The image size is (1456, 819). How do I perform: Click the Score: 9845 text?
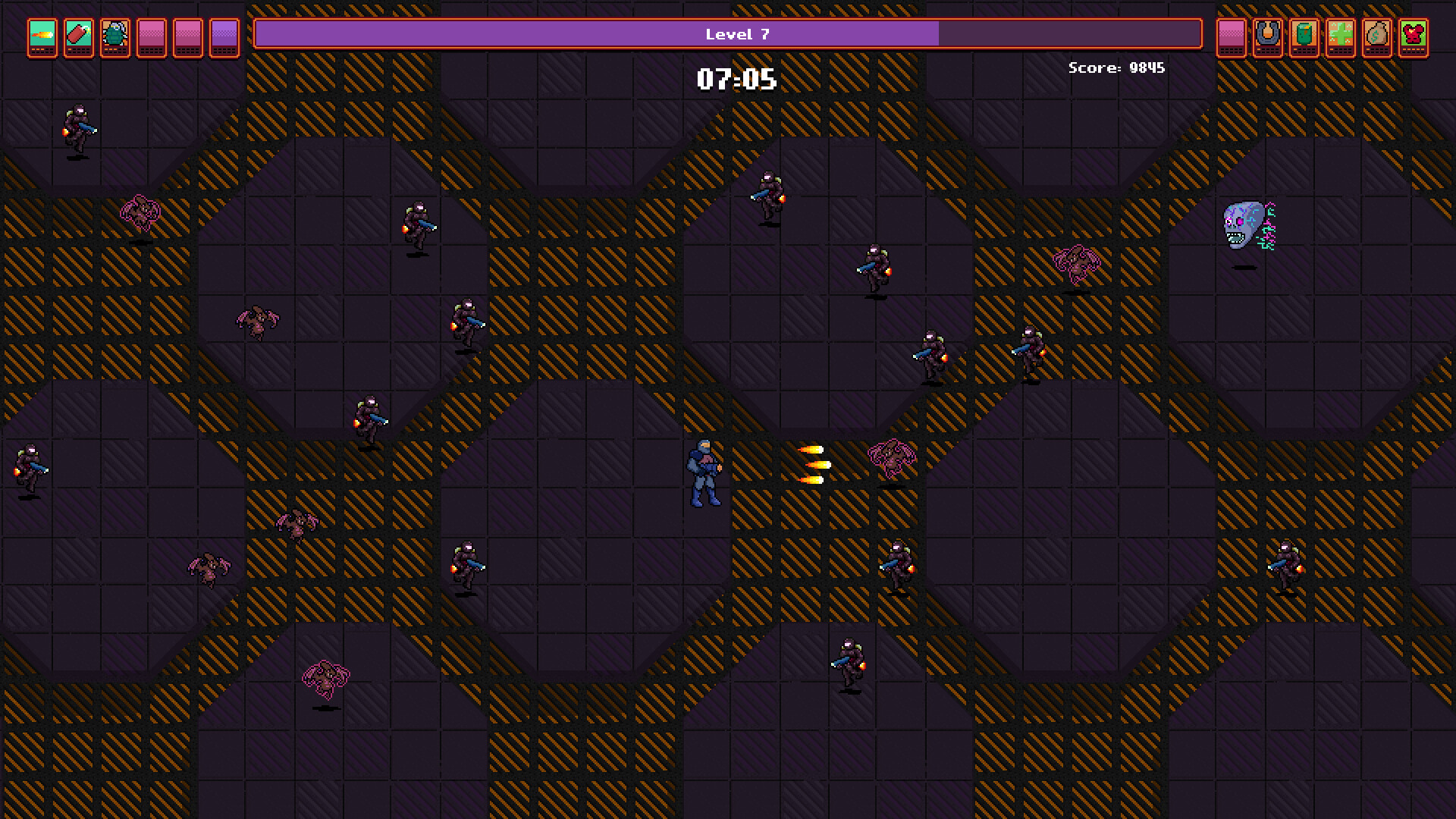1116,68
